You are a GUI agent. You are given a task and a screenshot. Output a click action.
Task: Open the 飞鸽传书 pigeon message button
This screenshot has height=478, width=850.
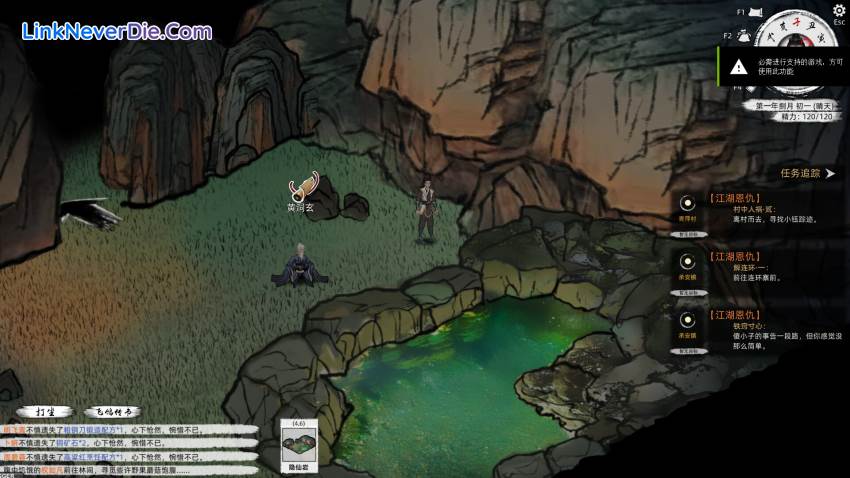(113, 411)
